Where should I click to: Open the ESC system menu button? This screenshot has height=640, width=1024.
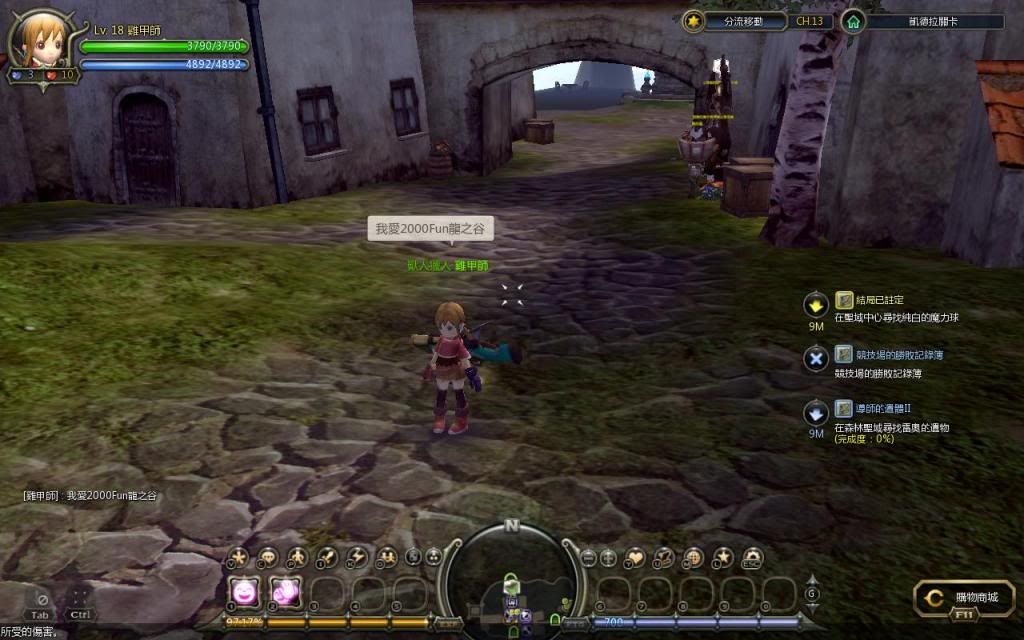(x=751, y=558)
